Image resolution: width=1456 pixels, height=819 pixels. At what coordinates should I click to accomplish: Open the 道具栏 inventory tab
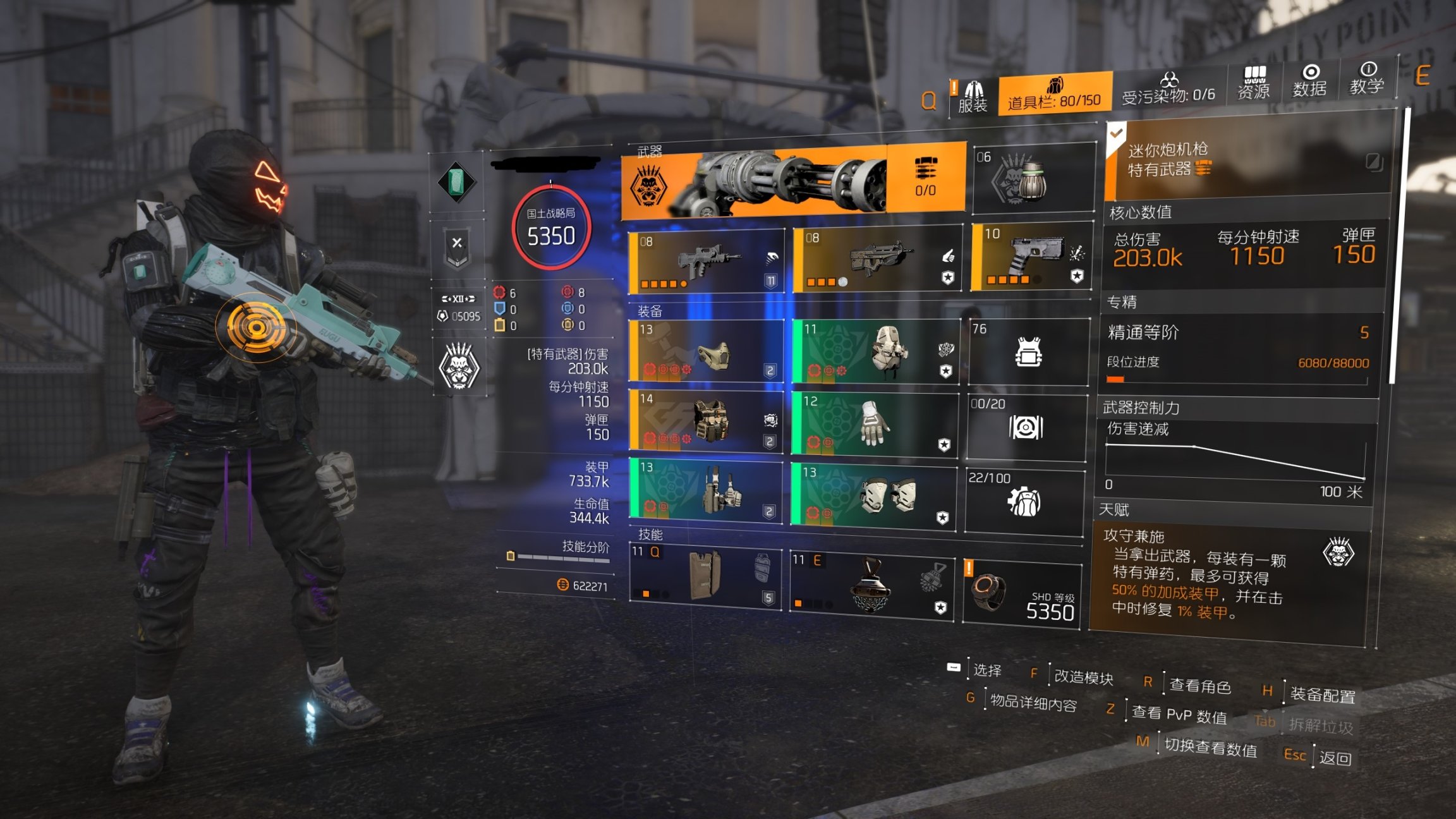1054,94
